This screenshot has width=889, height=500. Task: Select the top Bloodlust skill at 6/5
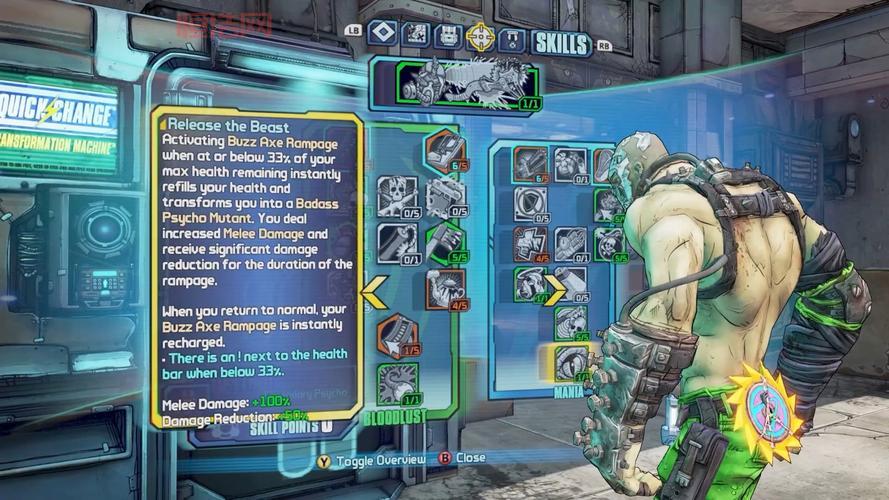click(444, 151)
